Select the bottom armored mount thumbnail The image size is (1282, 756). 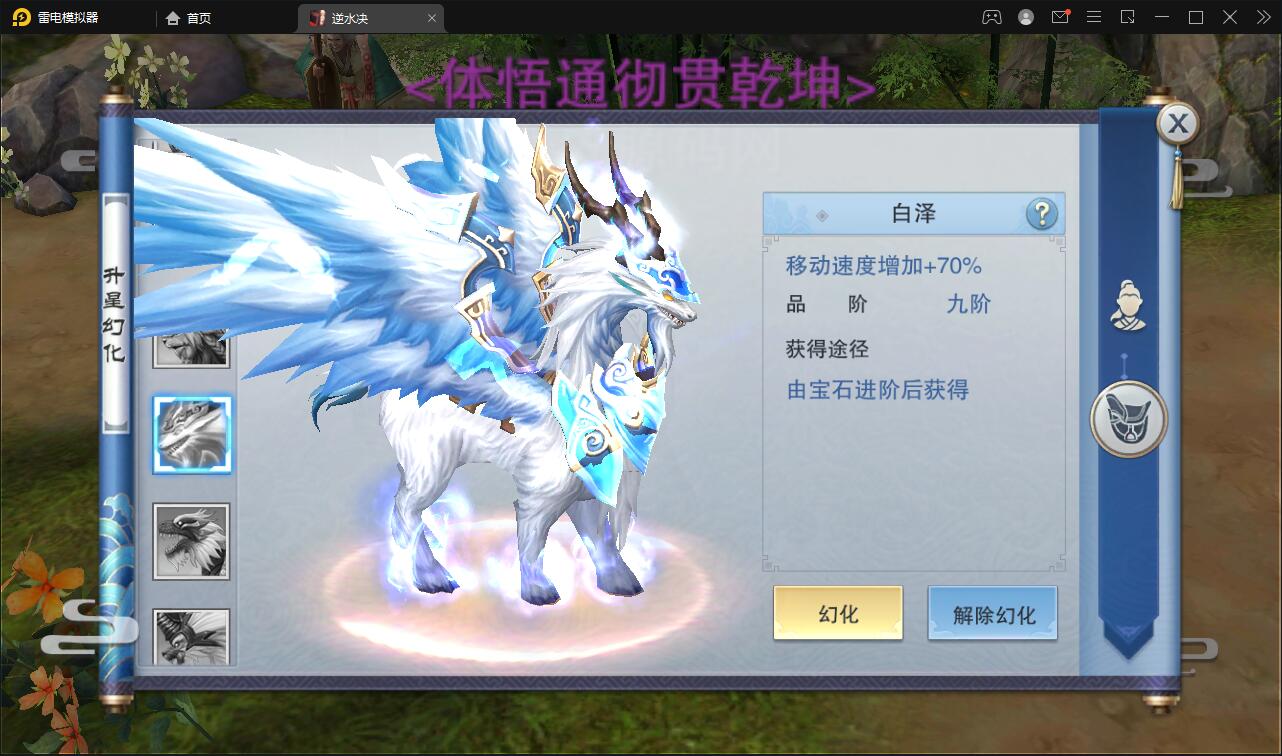coord(191,636)
